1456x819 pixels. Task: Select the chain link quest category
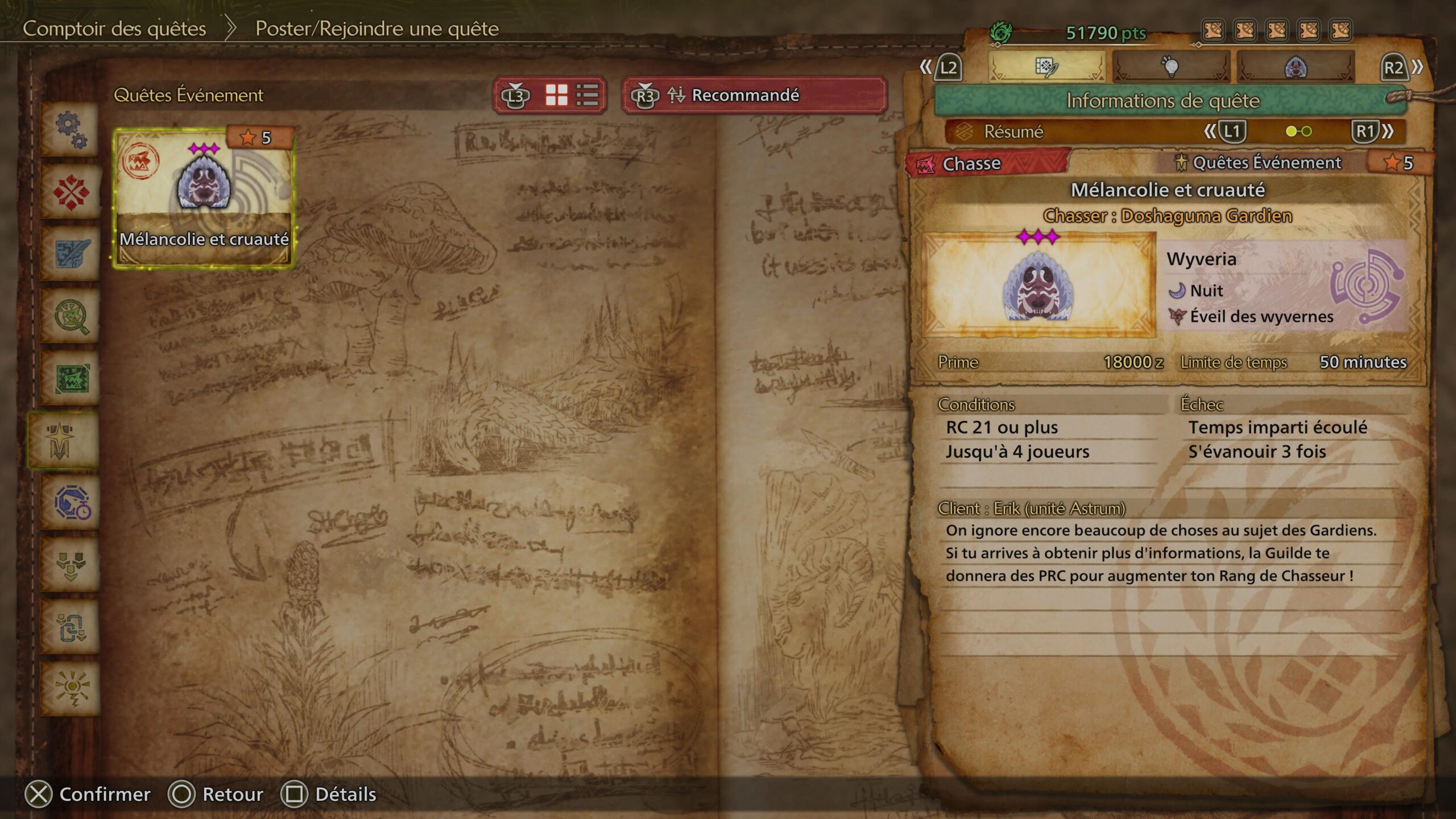[71, 627]
